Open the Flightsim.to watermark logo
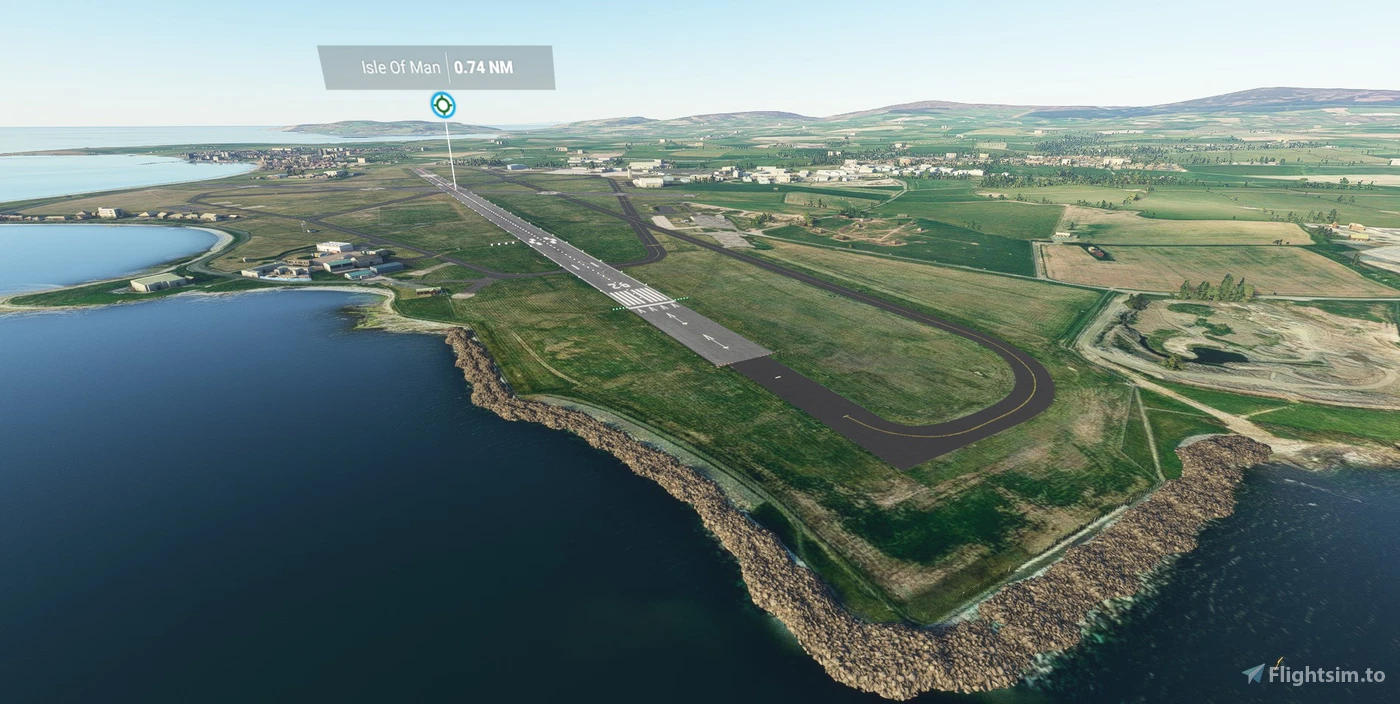Screen dimensions: 1400x704 tap(1313, 674)
